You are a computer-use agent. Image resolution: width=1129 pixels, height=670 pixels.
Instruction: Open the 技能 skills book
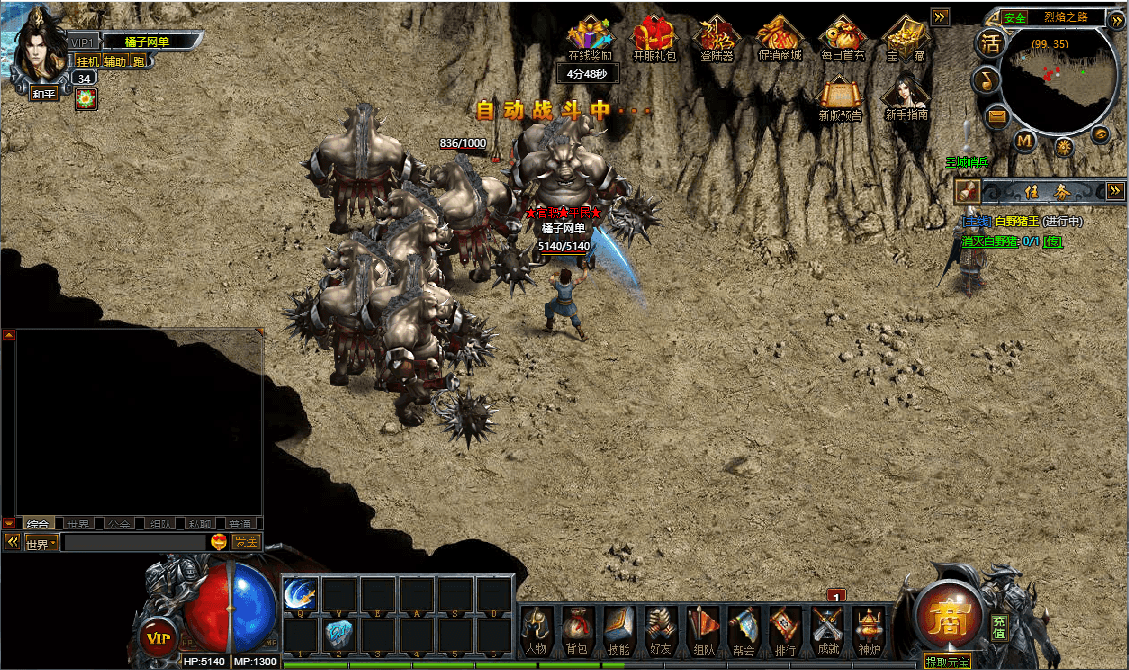(x=621, y=630)
